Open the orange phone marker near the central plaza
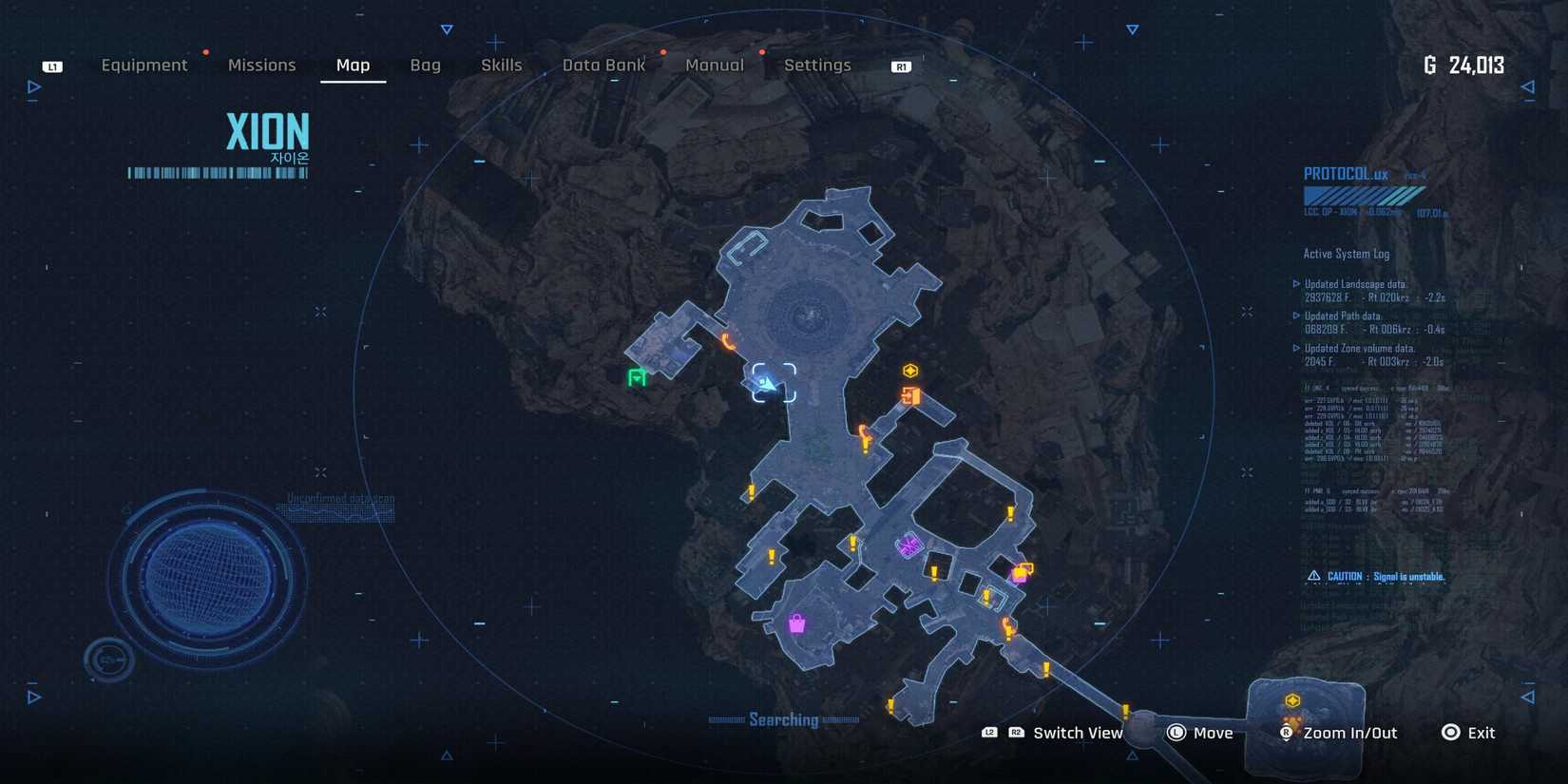 [x=728, y=339]
